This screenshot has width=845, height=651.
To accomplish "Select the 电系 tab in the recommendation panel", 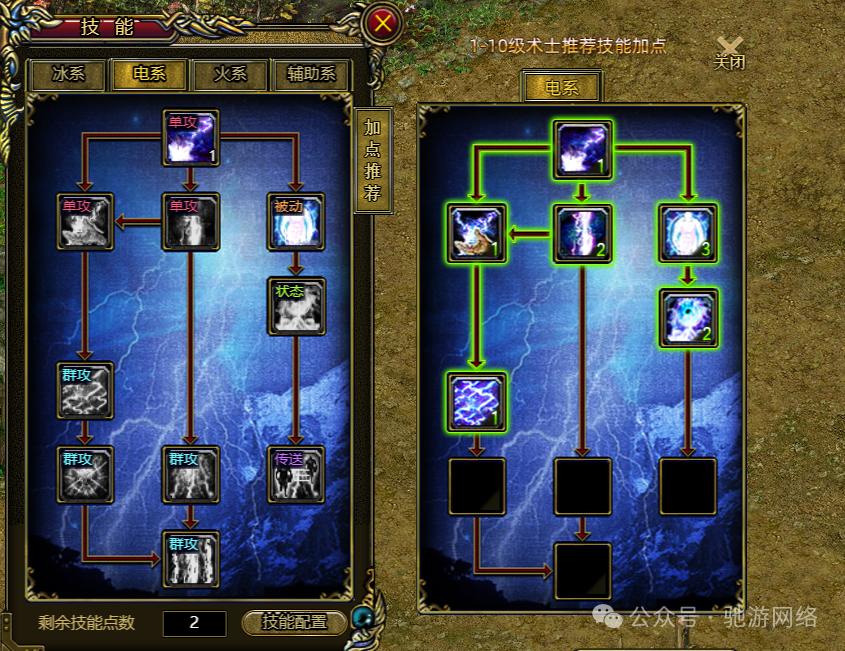I will [561, 88].
